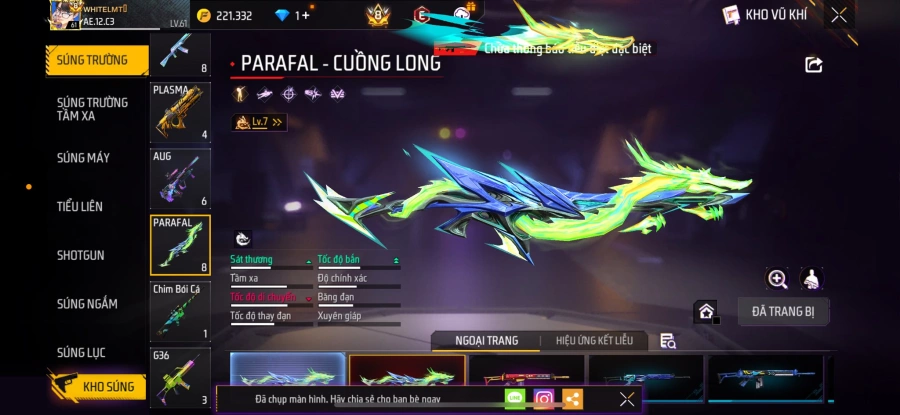Open the Tiểu Liên weapon category
900x415 pixels.
(80, 206)
